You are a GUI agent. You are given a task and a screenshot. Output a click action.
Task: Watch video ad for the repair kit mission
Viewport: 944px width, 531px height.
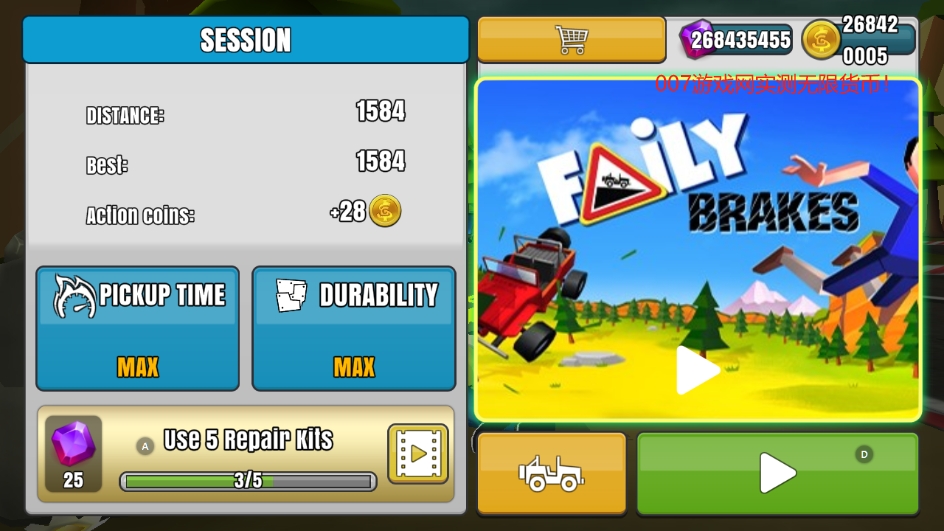417,453
